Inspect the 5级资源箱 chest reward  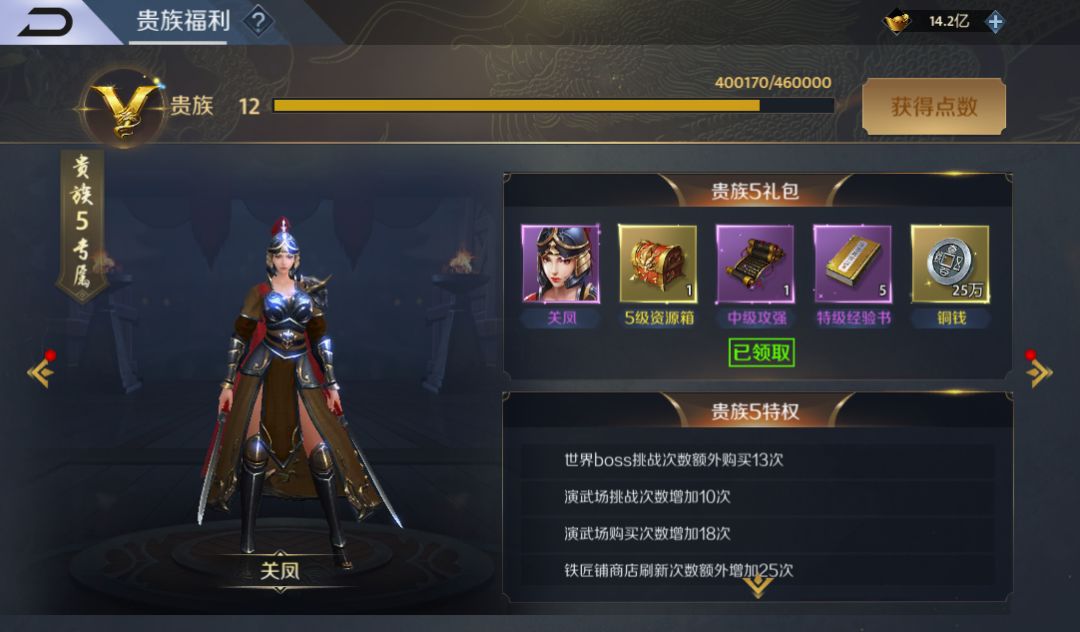point(657,264)
